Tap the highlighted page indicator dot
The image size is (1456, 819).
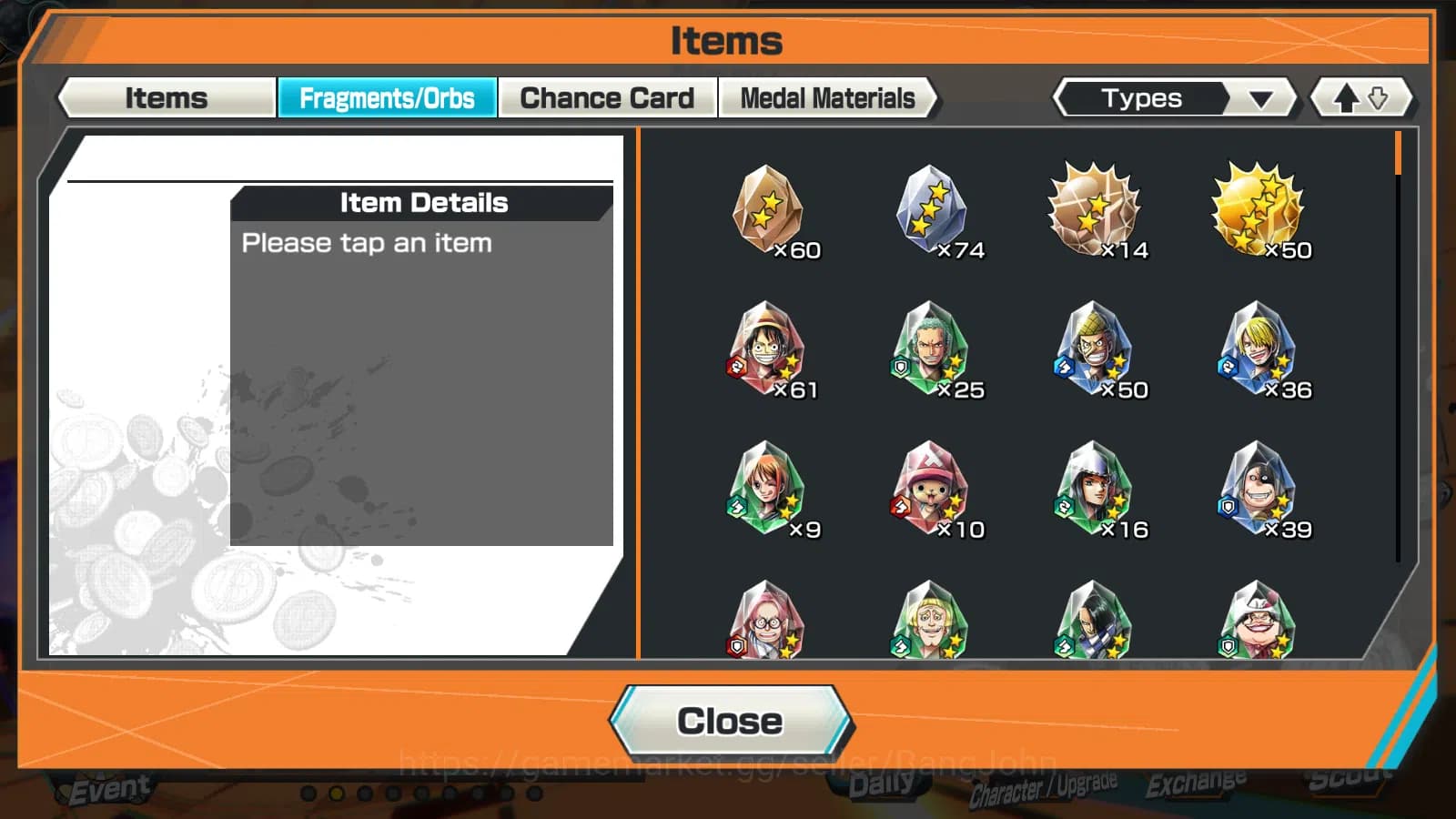335,793
